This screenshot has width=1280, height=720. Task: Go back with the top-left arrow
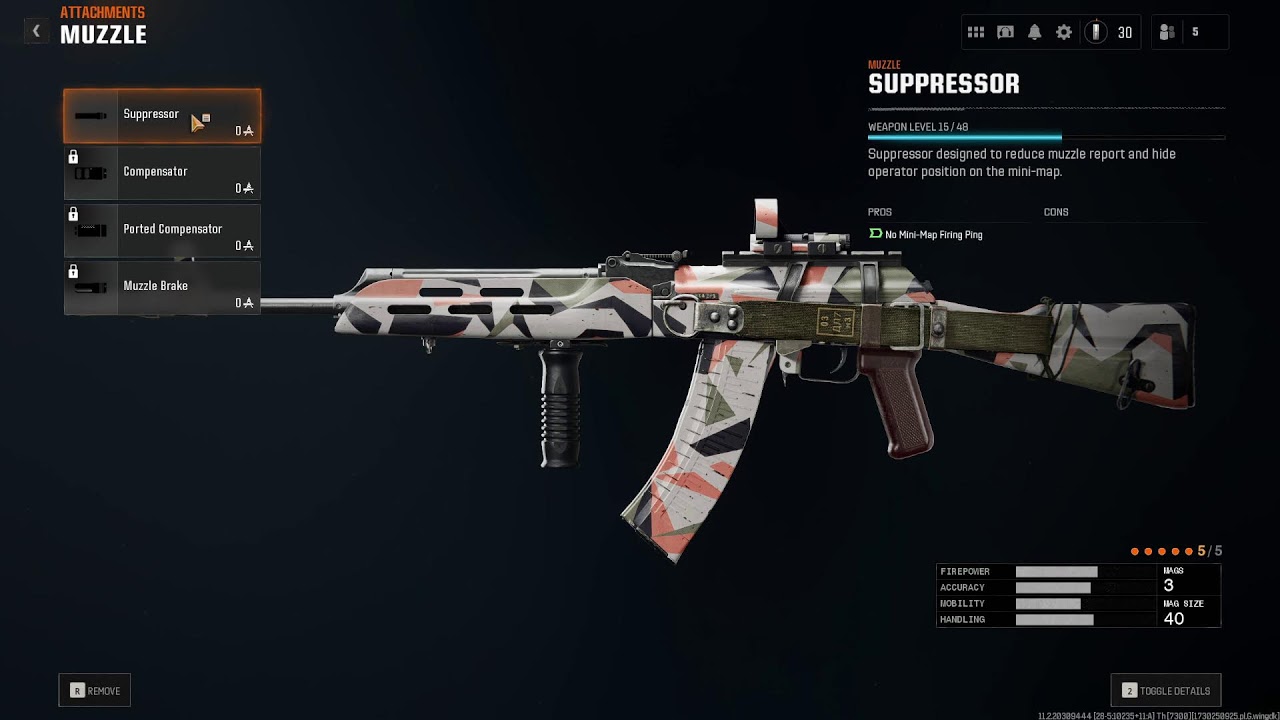tap(36, 31)
